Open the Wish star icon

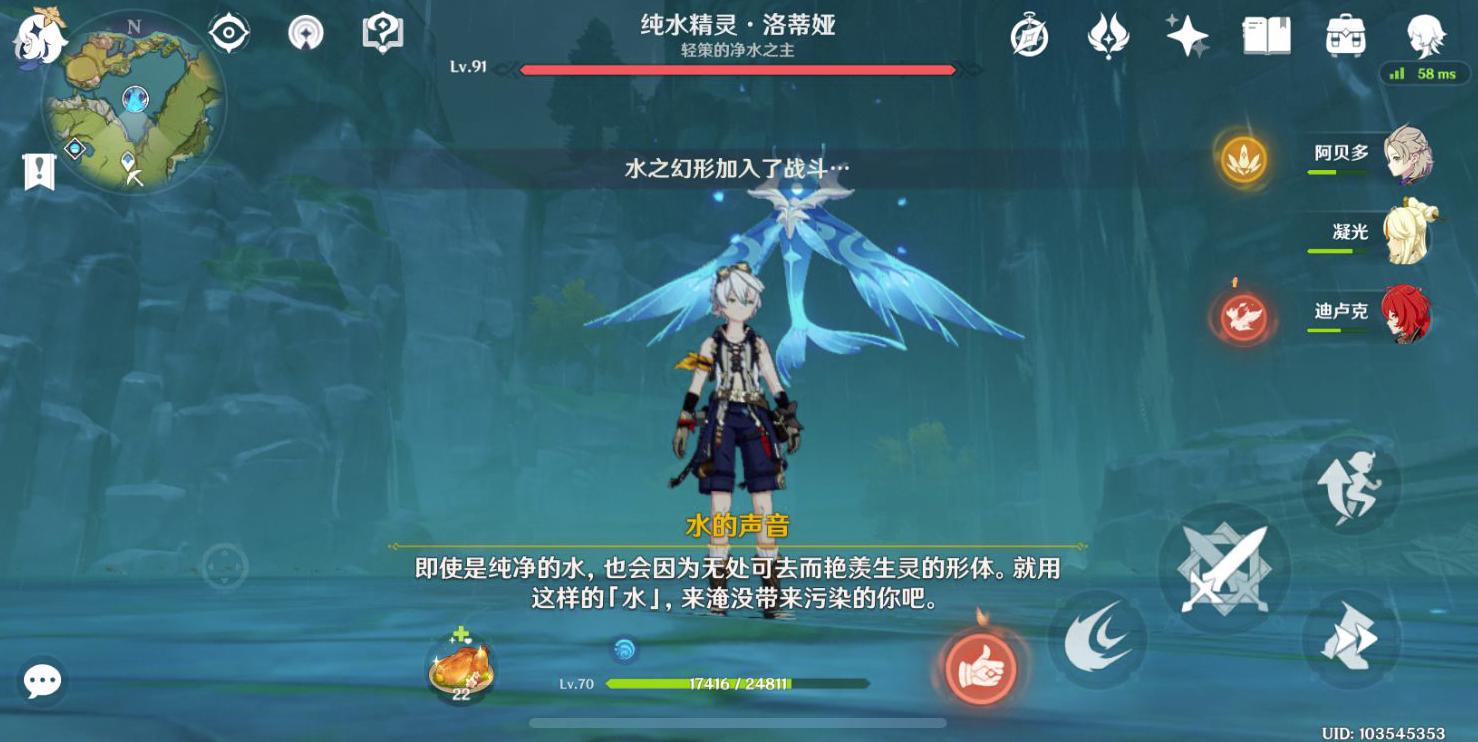(x=1184, y=35)
